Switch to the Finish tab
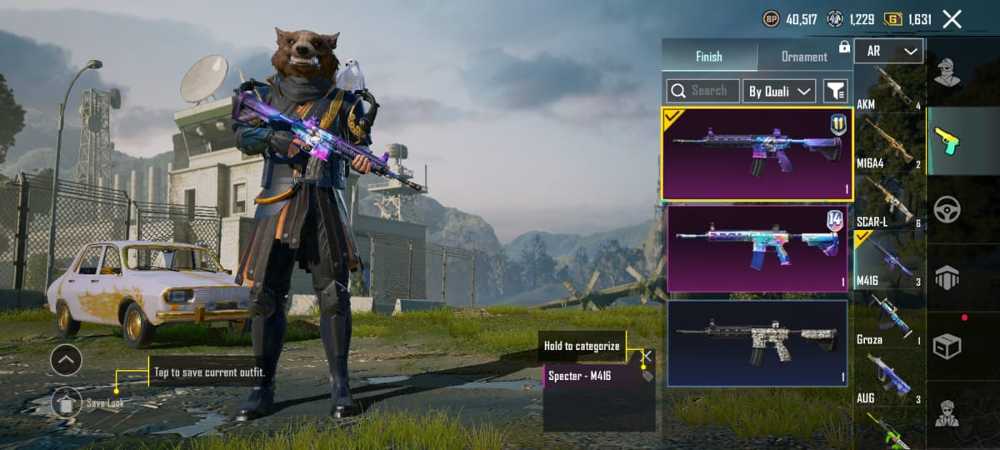 point(709,56)
